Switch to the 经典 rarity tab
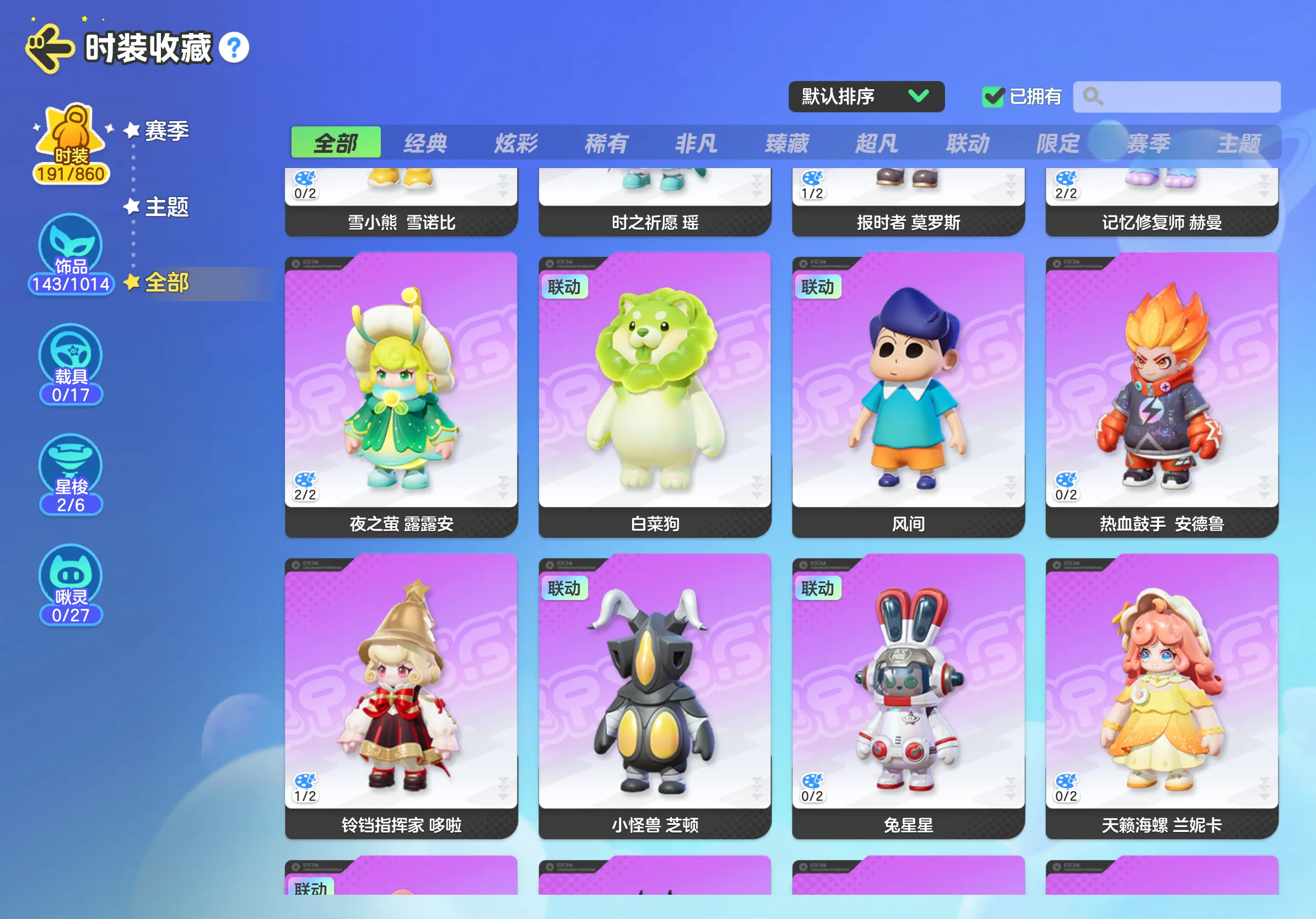The image size is (1316, 919). 425,143
